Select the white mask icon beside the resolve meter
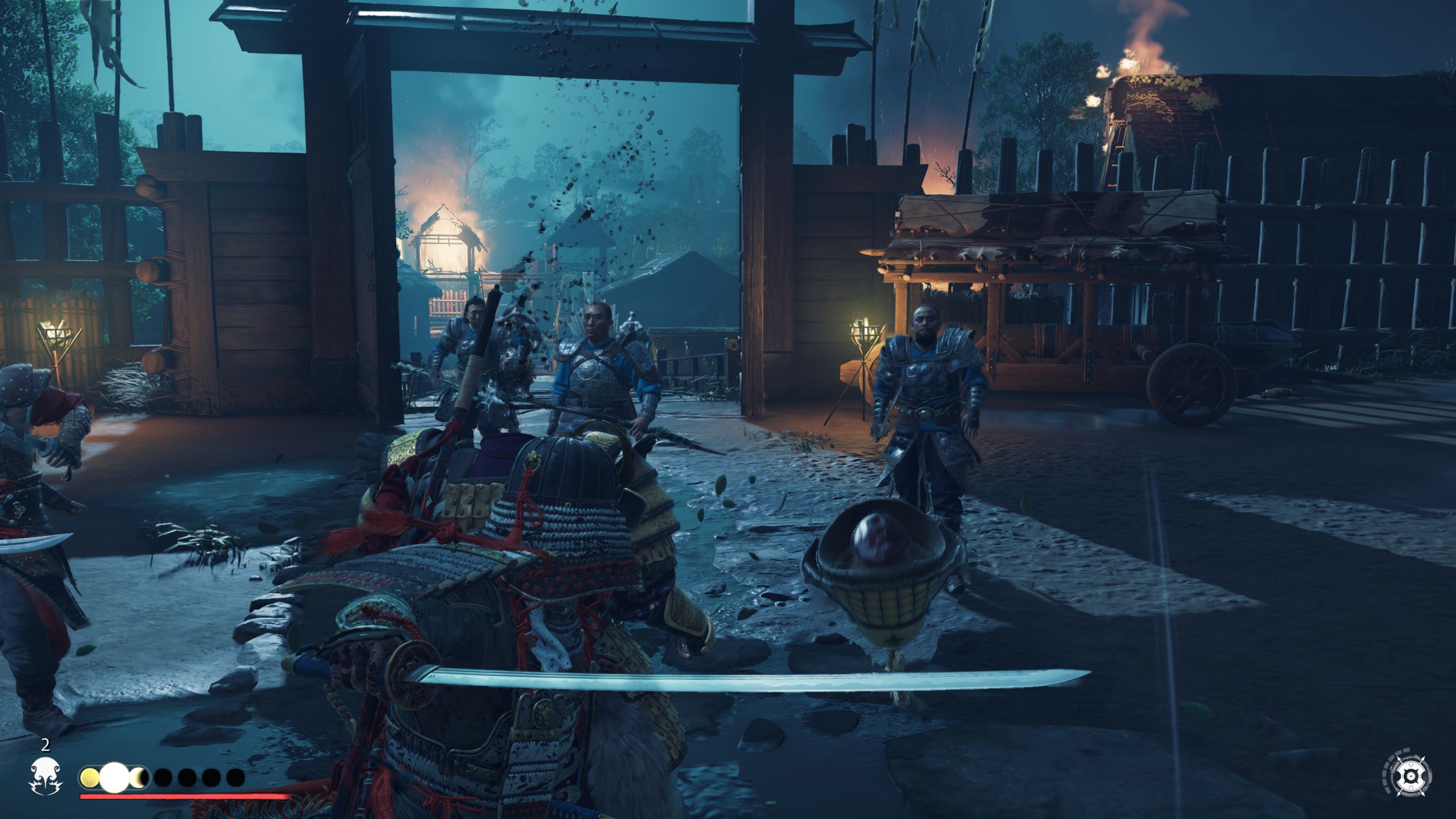The image size is (1456, 819). point(45,776)
